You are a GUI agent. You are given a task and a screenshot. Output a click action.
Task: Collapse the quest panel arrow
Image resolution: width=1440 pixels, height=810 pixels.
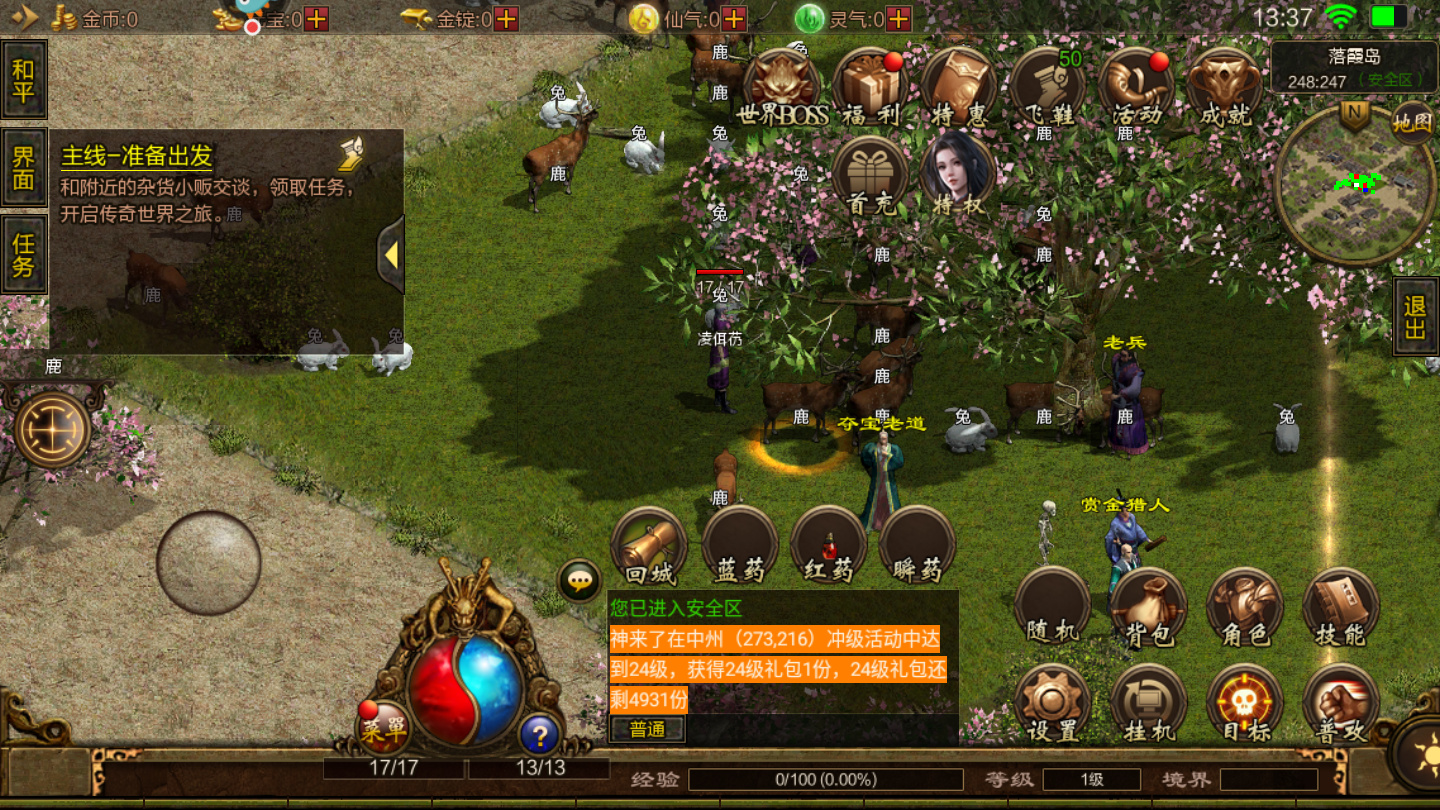pyautogui.click(x=391, y=255)
